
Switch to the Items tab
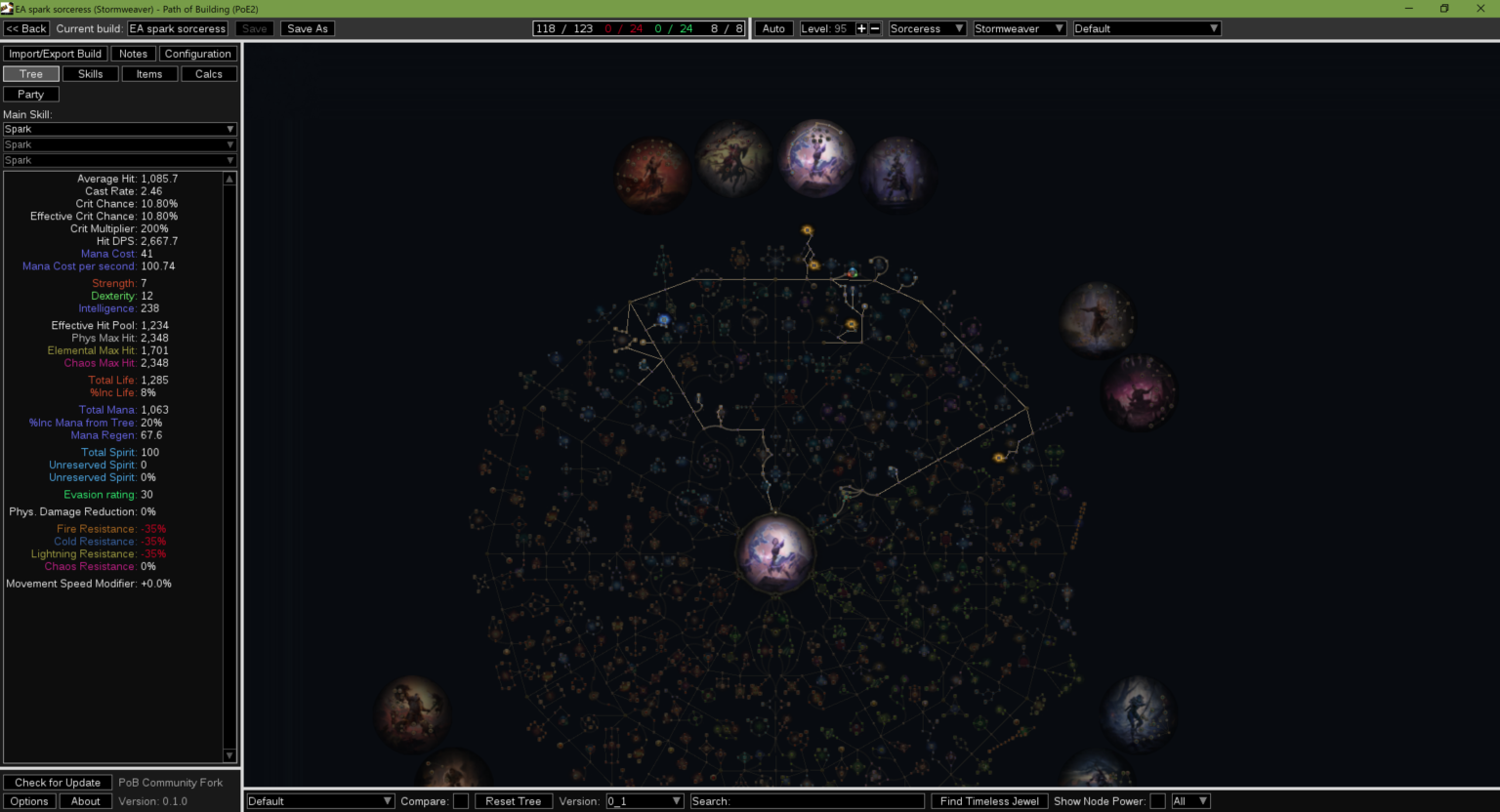click(149, 73)
